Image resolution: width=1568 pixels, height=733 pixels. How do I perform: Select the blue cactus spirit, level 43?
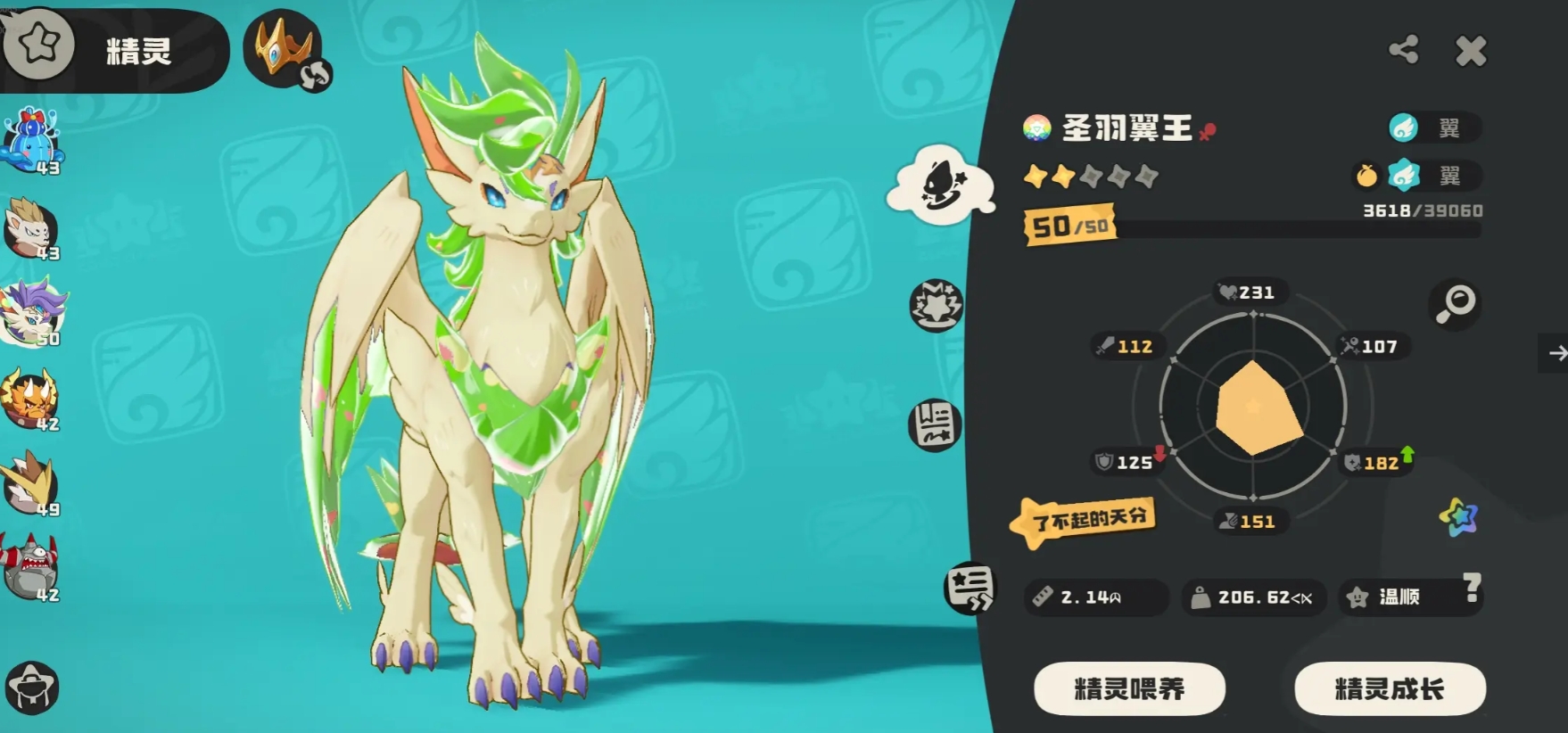coord(33,141)
